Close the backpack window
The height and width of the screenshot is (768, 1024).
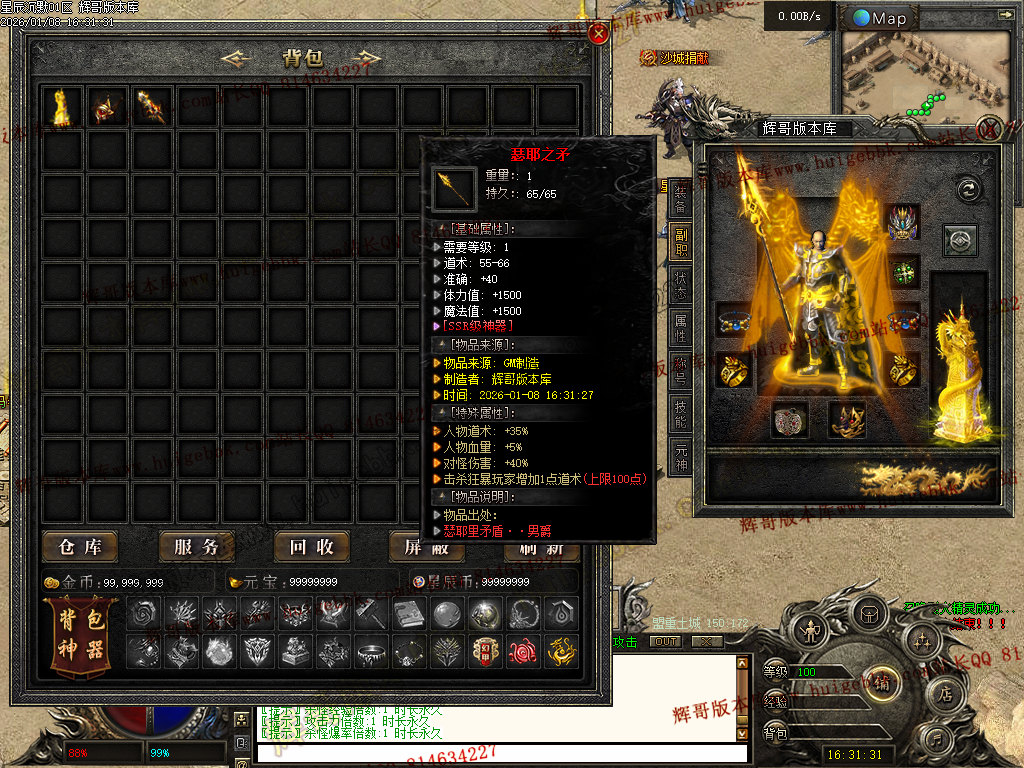pos(599,34)
